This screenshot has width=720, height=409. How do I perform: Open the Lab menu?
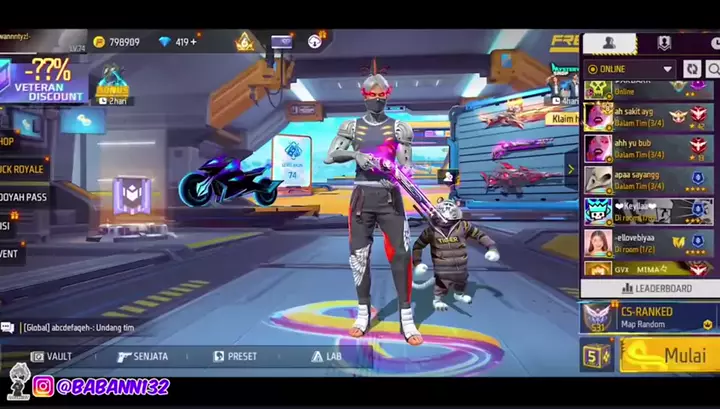coord(327,356)
